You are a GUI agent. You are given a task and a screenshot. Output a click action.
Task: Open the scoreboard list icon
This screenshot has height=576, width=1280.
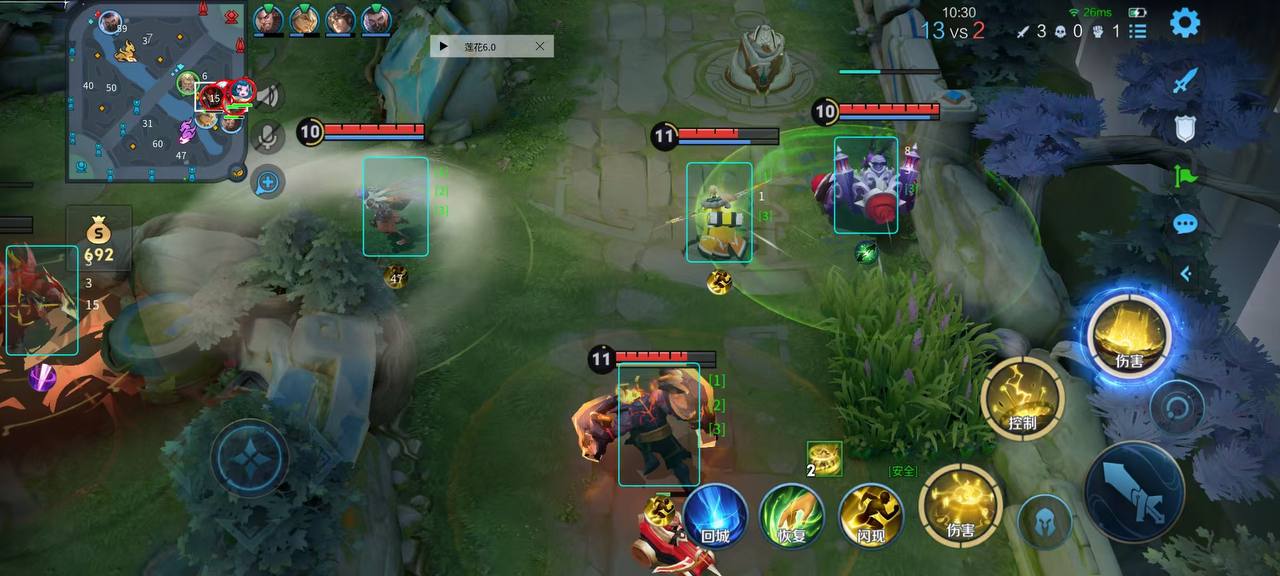coord(1138,31)
